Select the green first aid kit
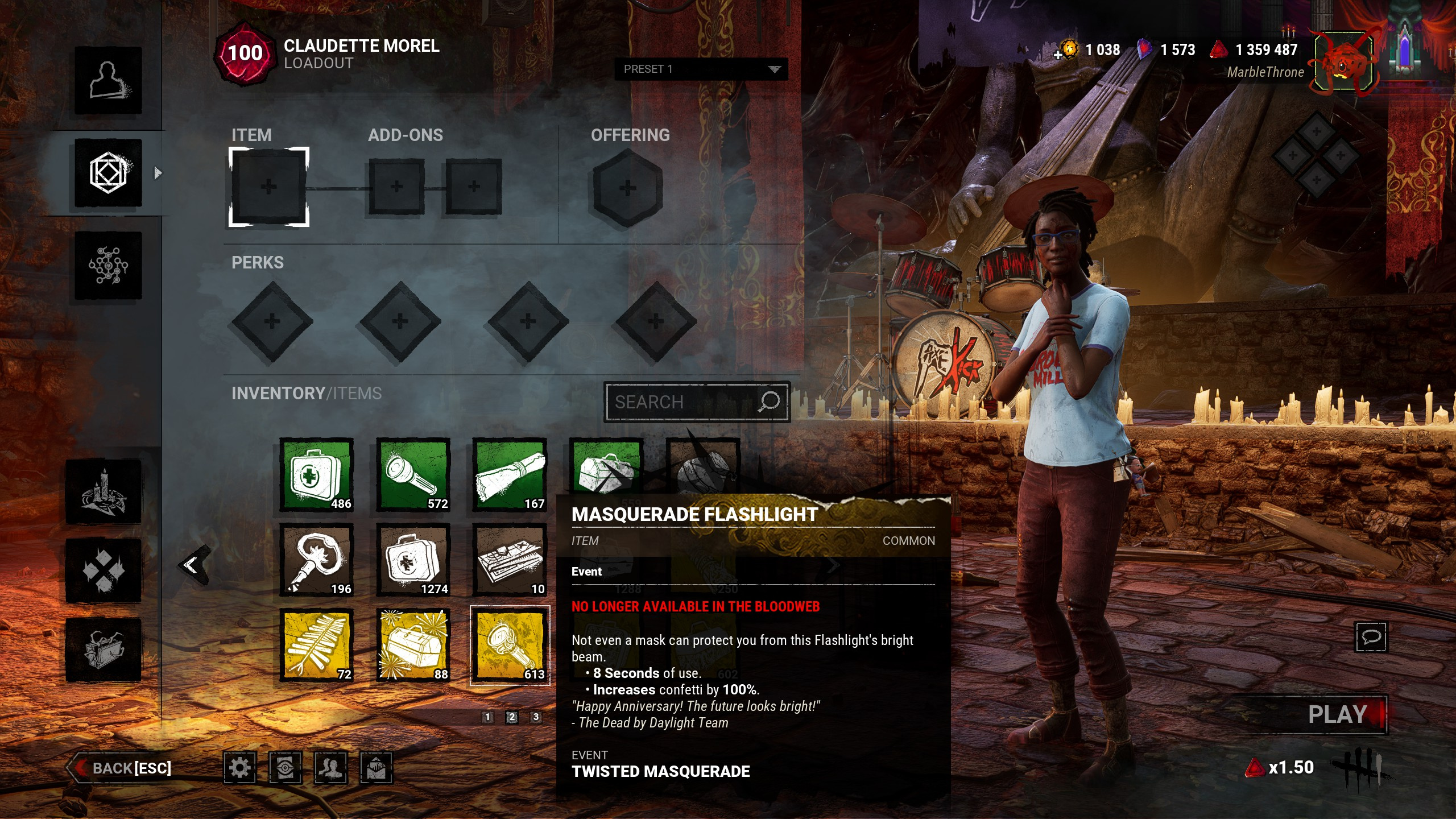The height and width of the screenshot is (819, 1456). click(317, 475)
